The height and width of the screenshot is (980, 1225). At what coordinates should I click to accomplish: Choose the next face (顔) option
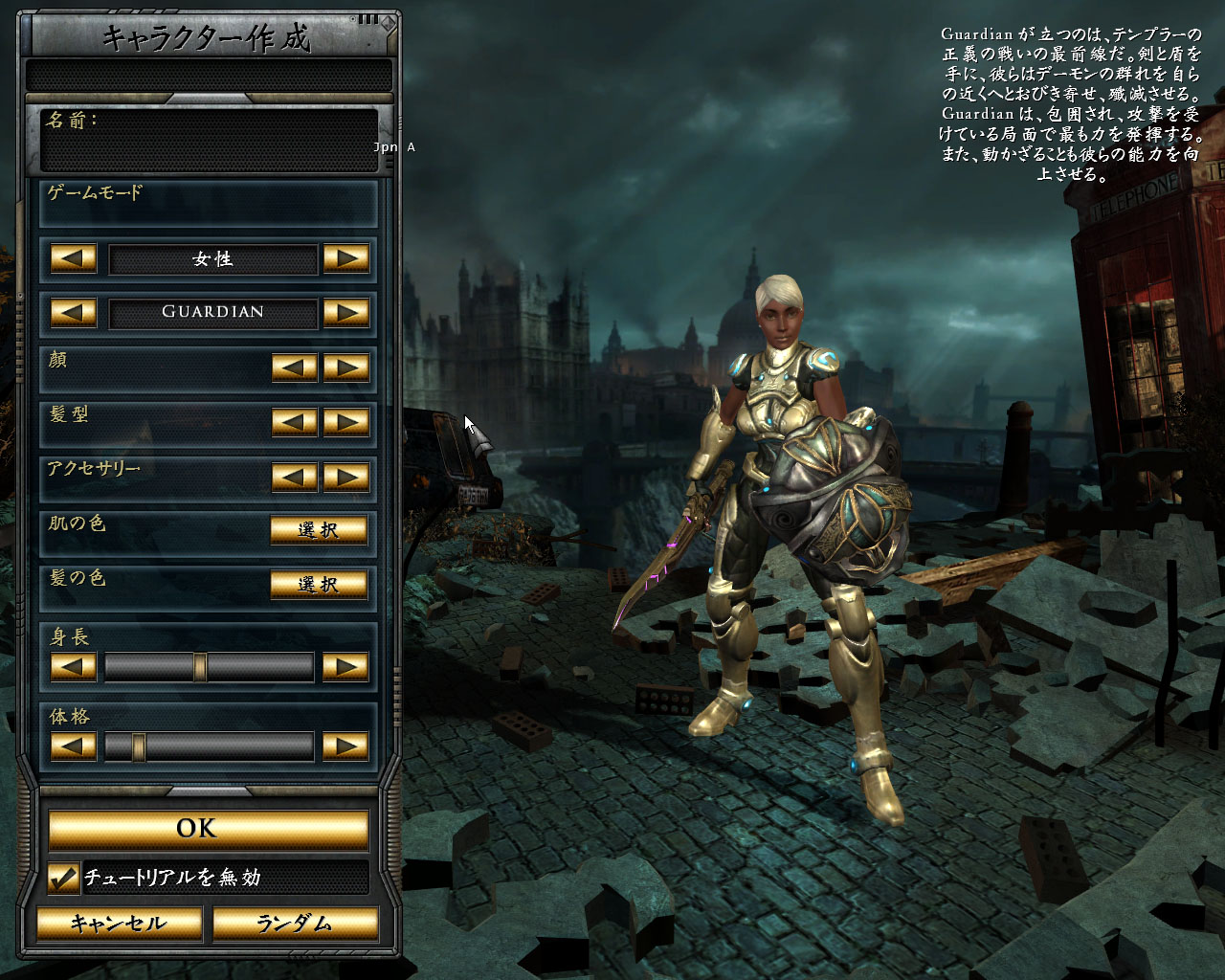(x=346, y=367)
